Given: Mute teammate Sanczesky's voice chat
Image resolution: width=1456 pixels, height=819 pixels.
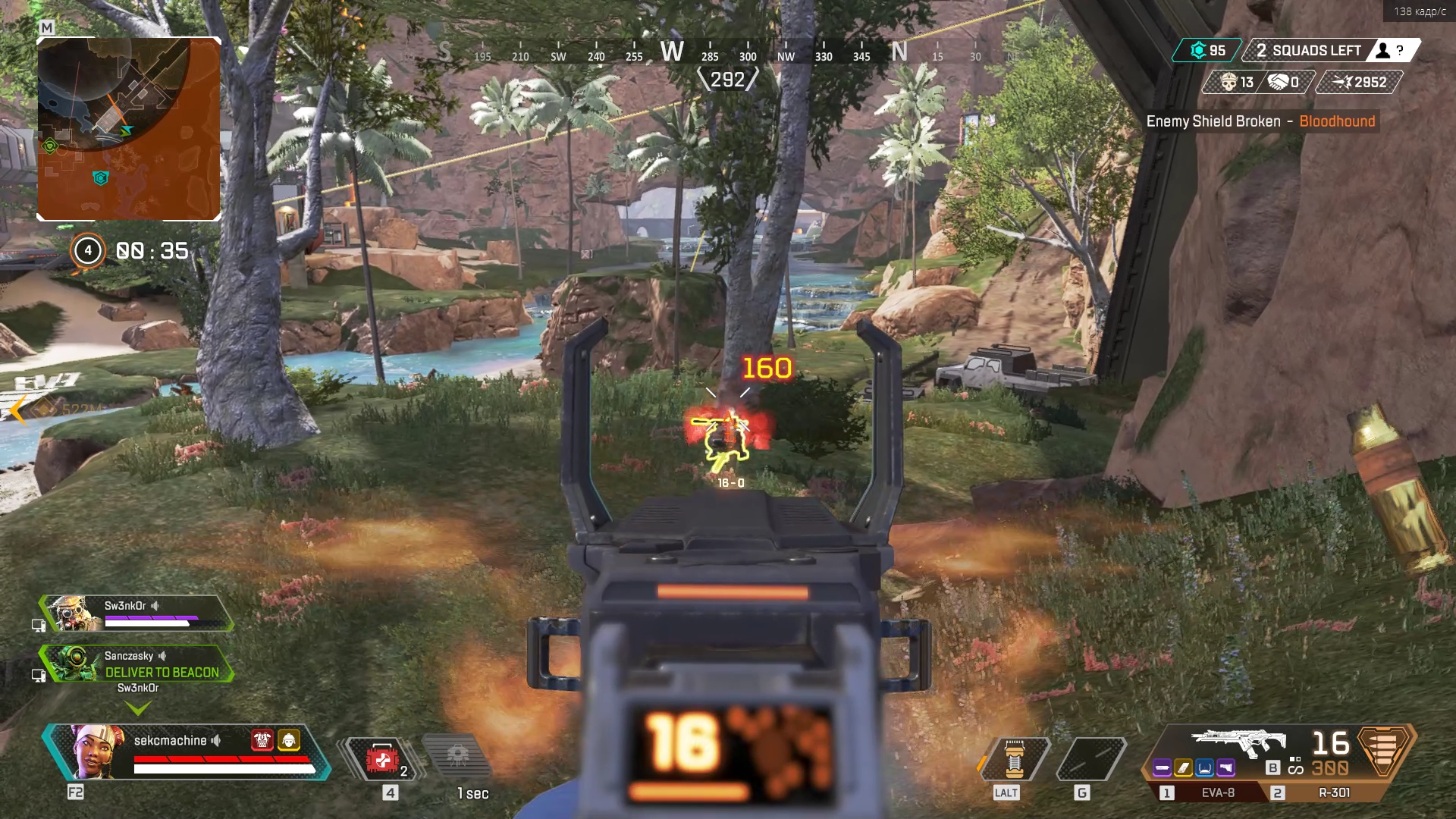Looking at the screenshot, I should pos(162,657).
